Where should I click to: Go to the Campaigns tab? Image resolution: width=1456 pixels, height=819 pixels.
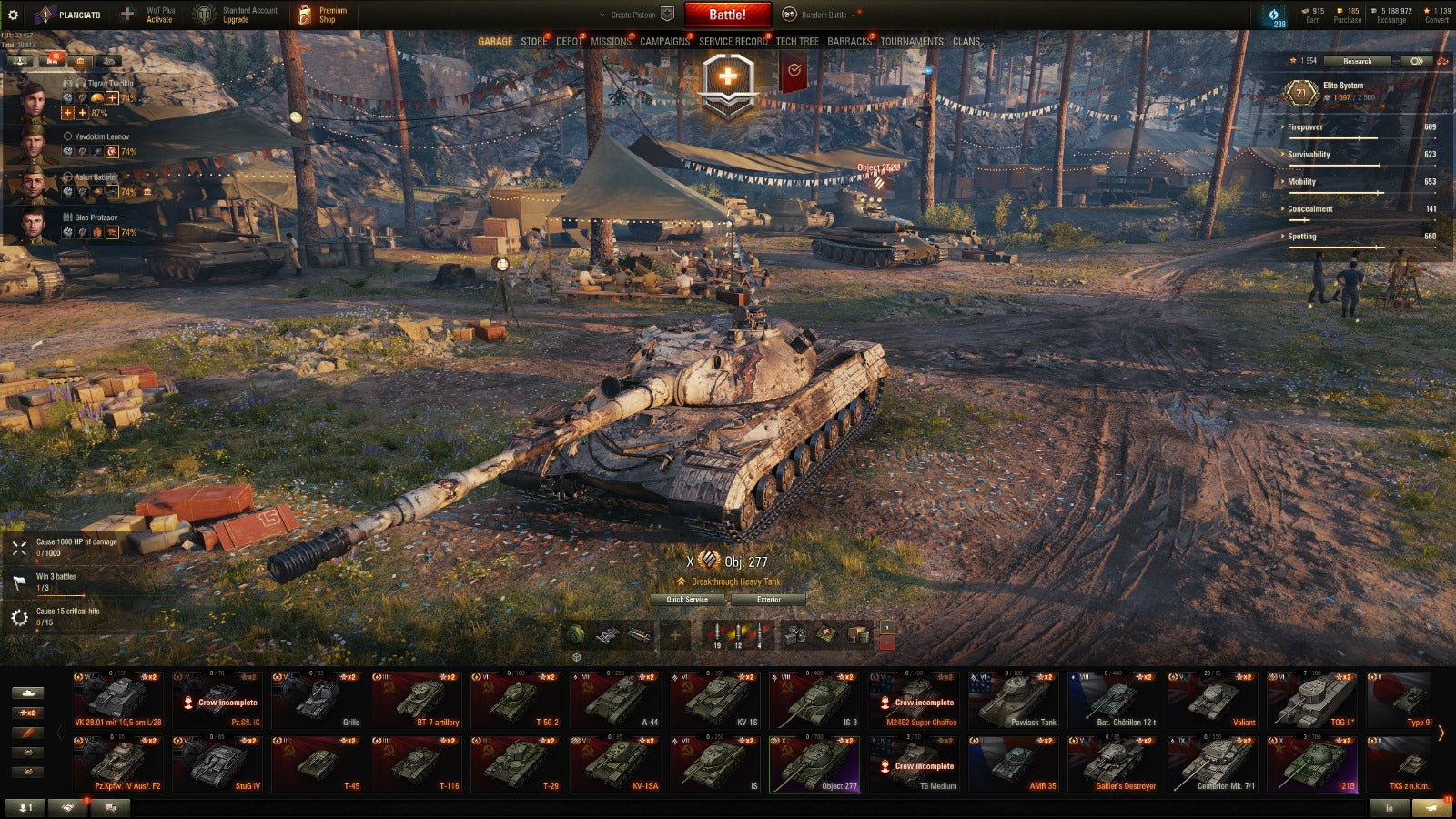coord(664,42)
